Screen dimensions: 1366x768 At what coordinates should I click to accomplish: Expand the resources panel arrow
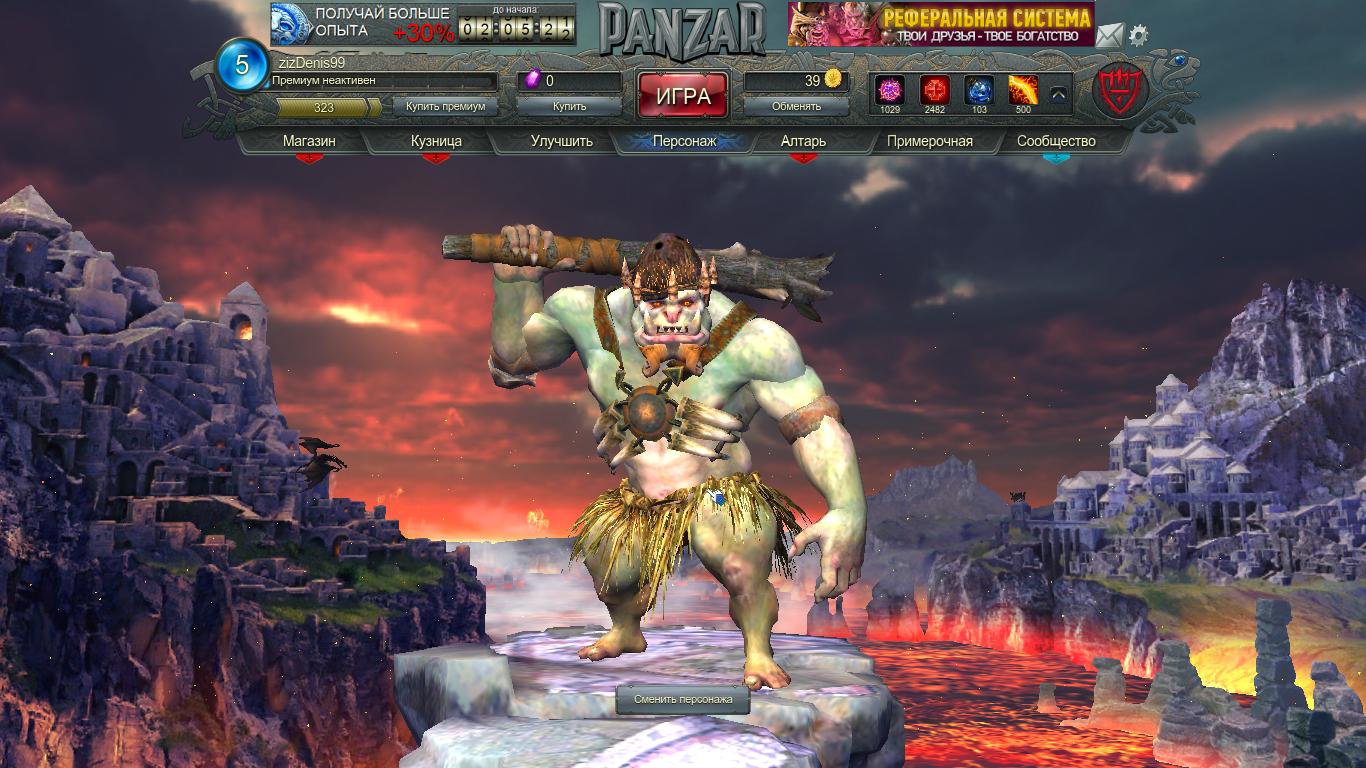[1058, 94]
